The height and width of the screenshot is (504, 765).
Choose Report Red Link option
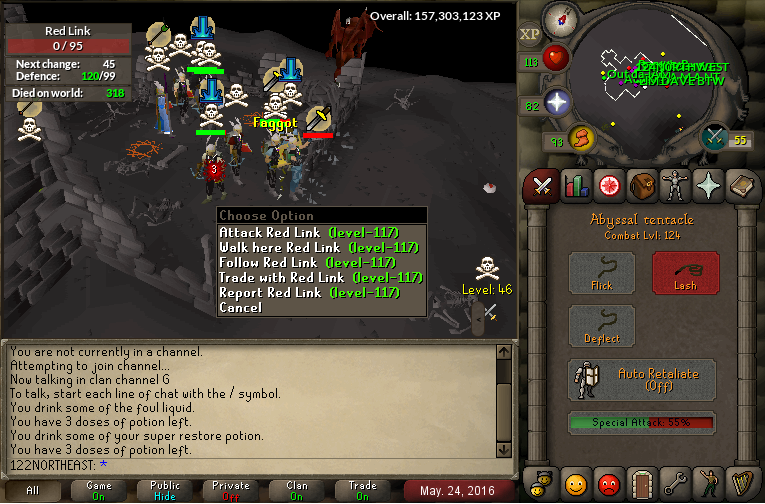[309, 292]
